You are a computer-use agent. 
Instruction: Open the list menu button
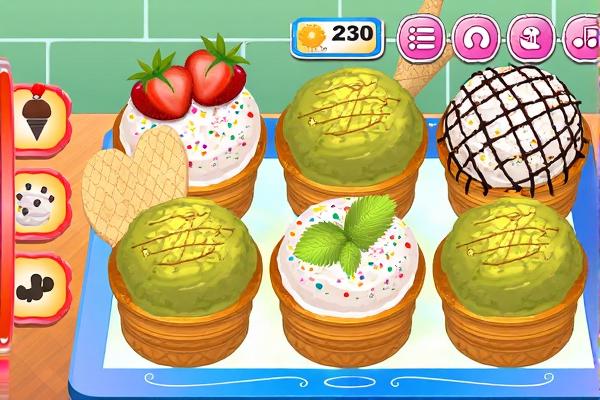click(x=422, y=39)
